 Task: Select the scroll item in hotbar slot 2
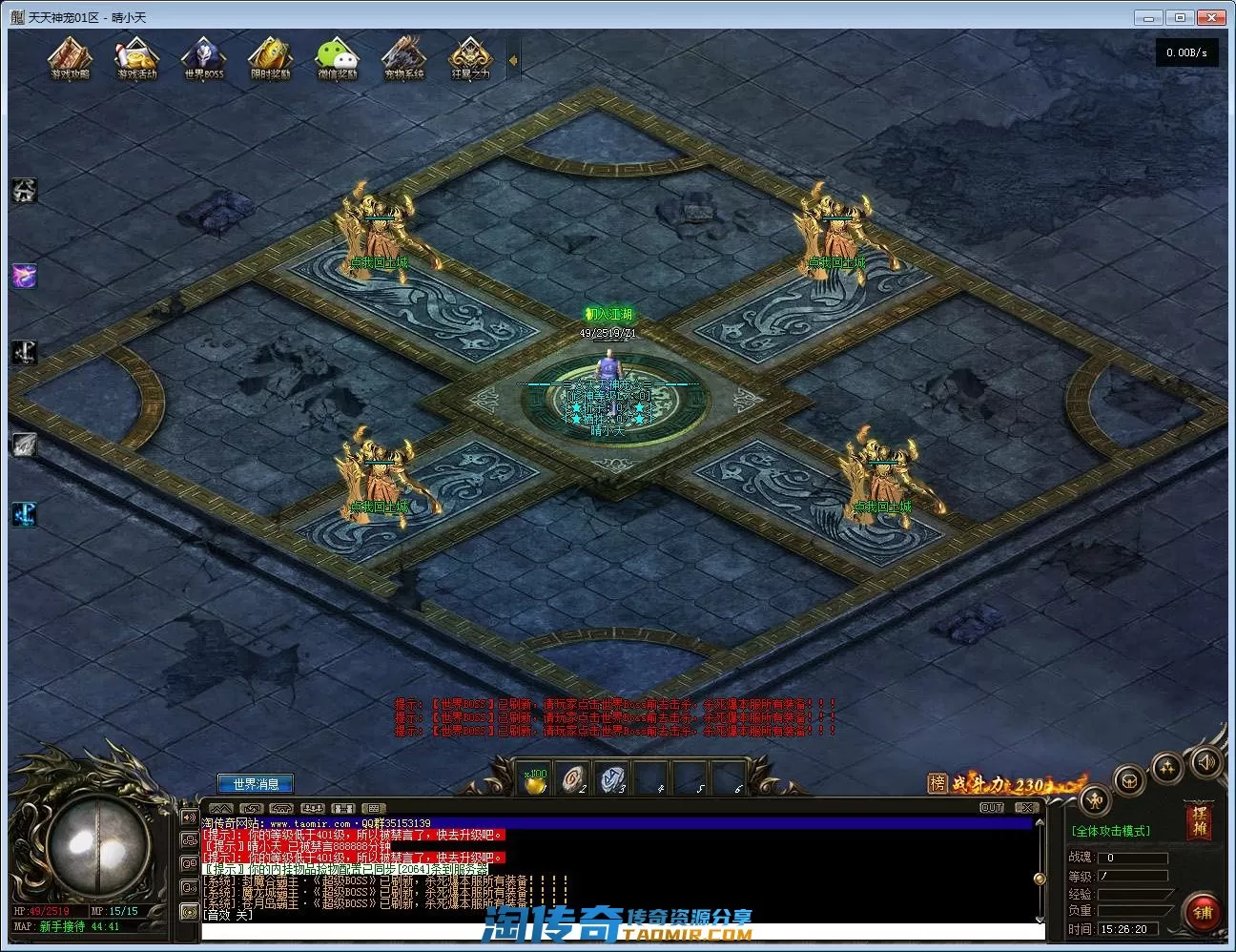click(x=573, y=779)
